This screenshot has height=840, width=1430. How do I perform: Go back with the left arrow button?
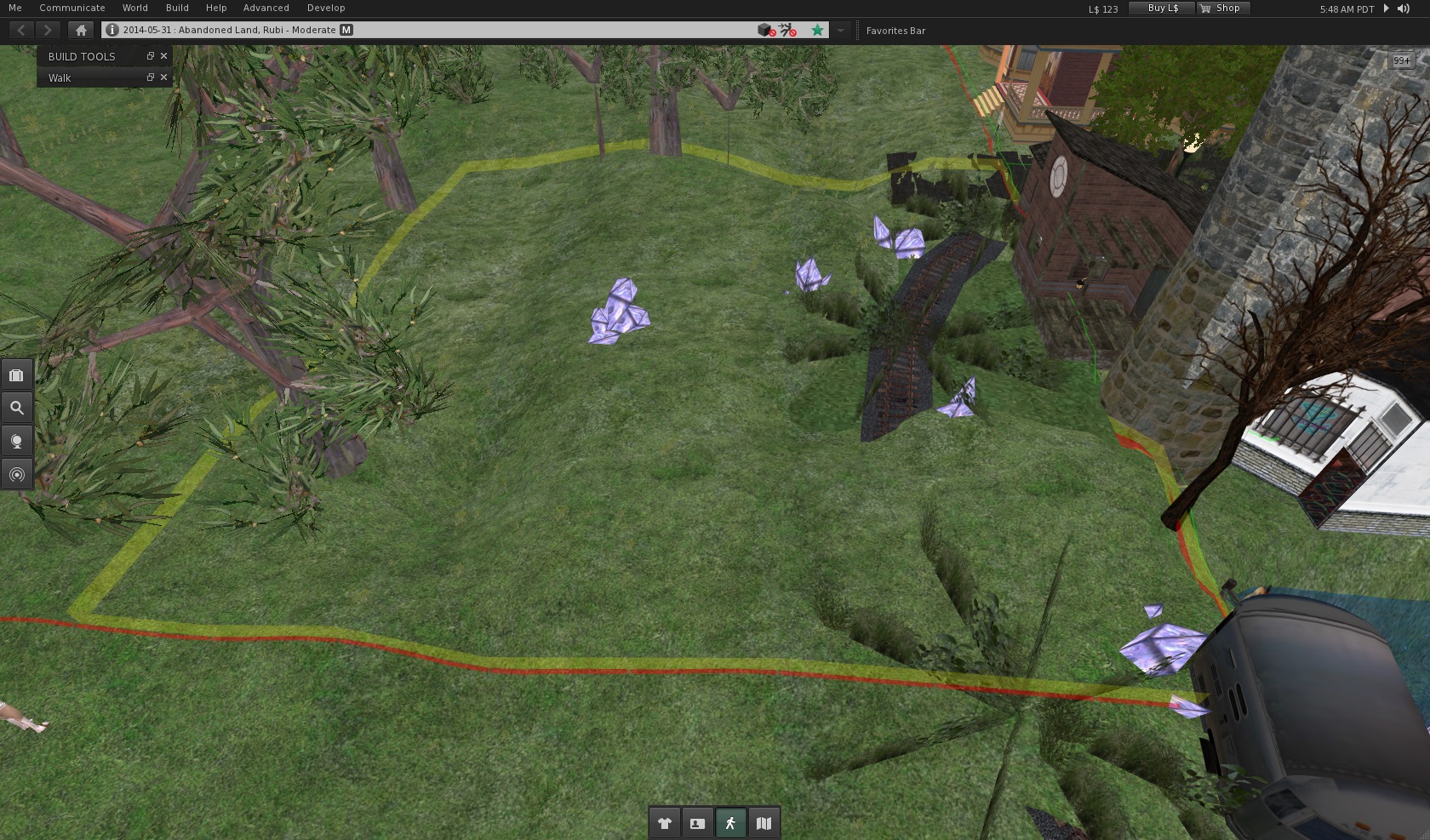pos(21,30)
